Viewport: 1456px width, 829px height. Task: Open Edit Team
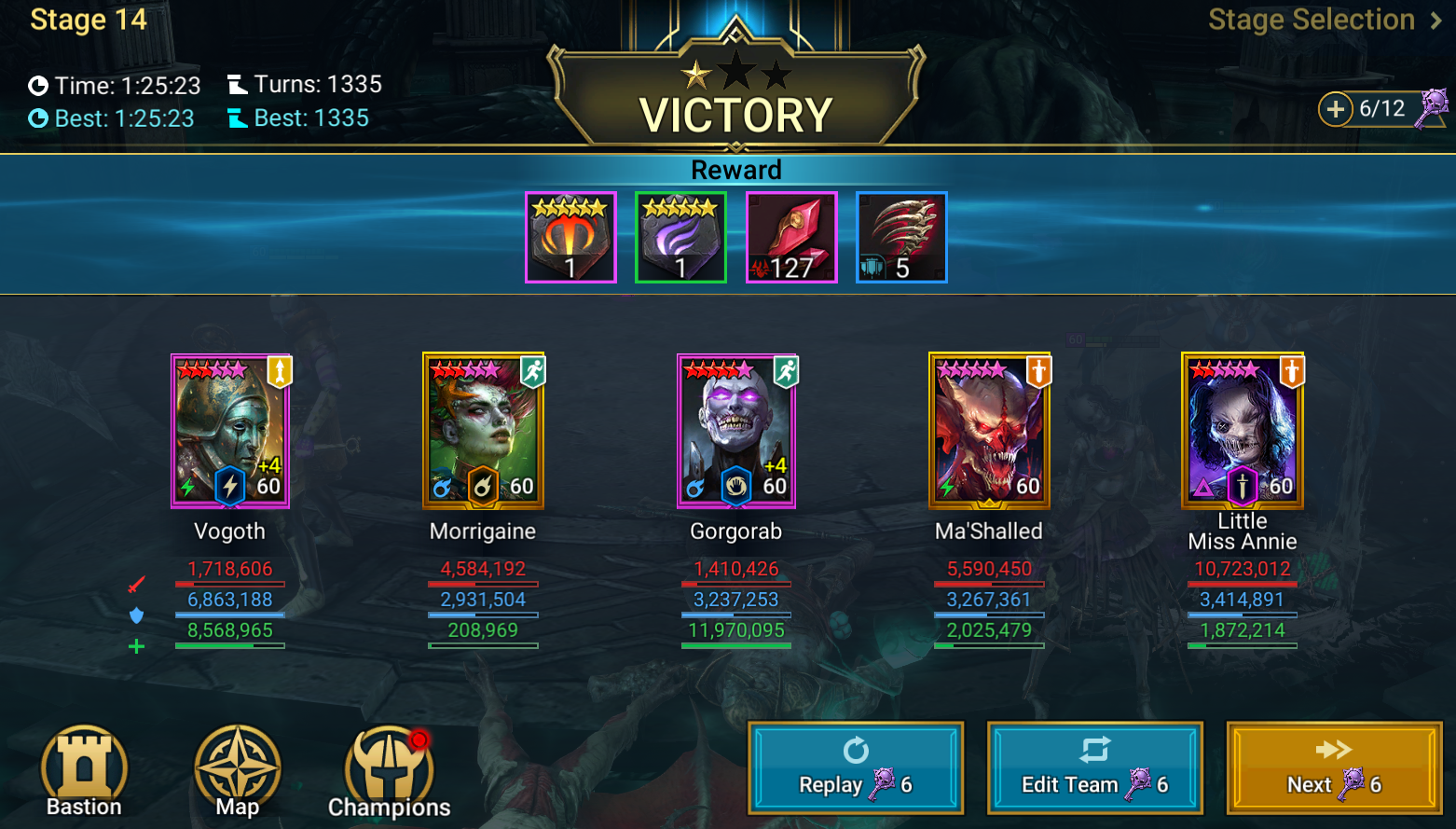coord(1094,767)
